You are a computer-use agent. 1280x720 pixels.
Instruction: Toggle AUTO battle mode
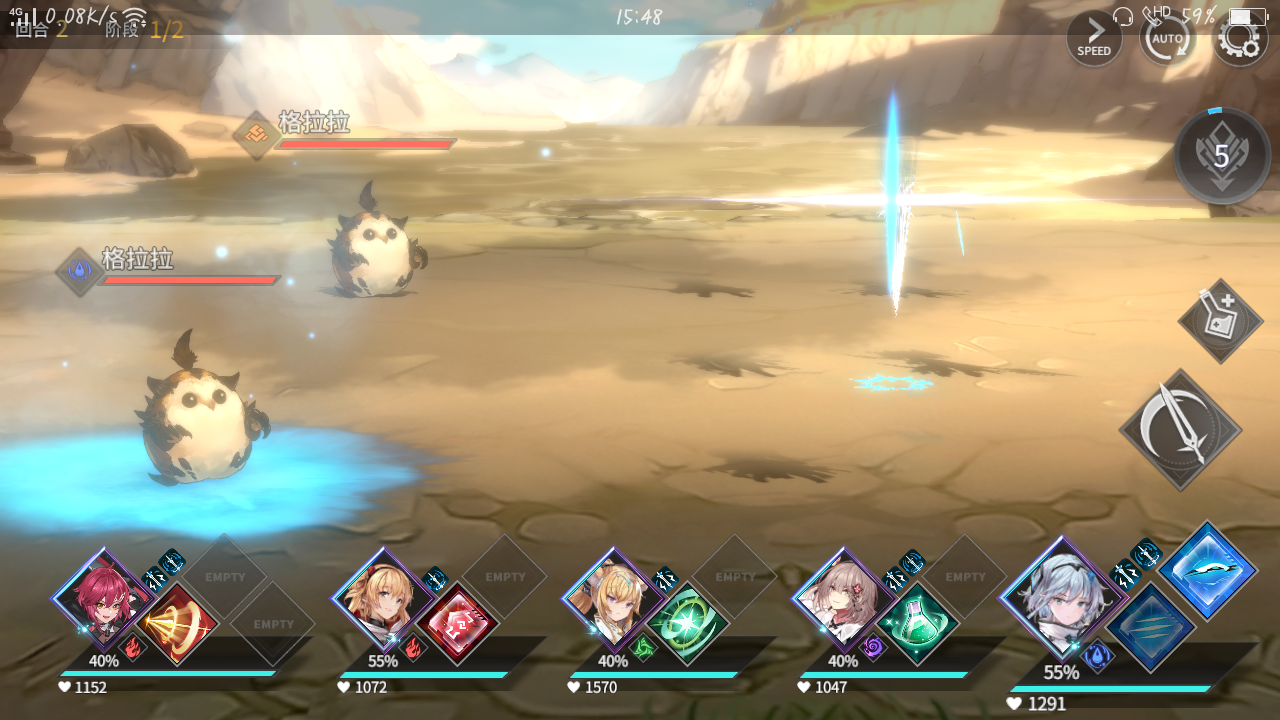tap(1168, 38)
